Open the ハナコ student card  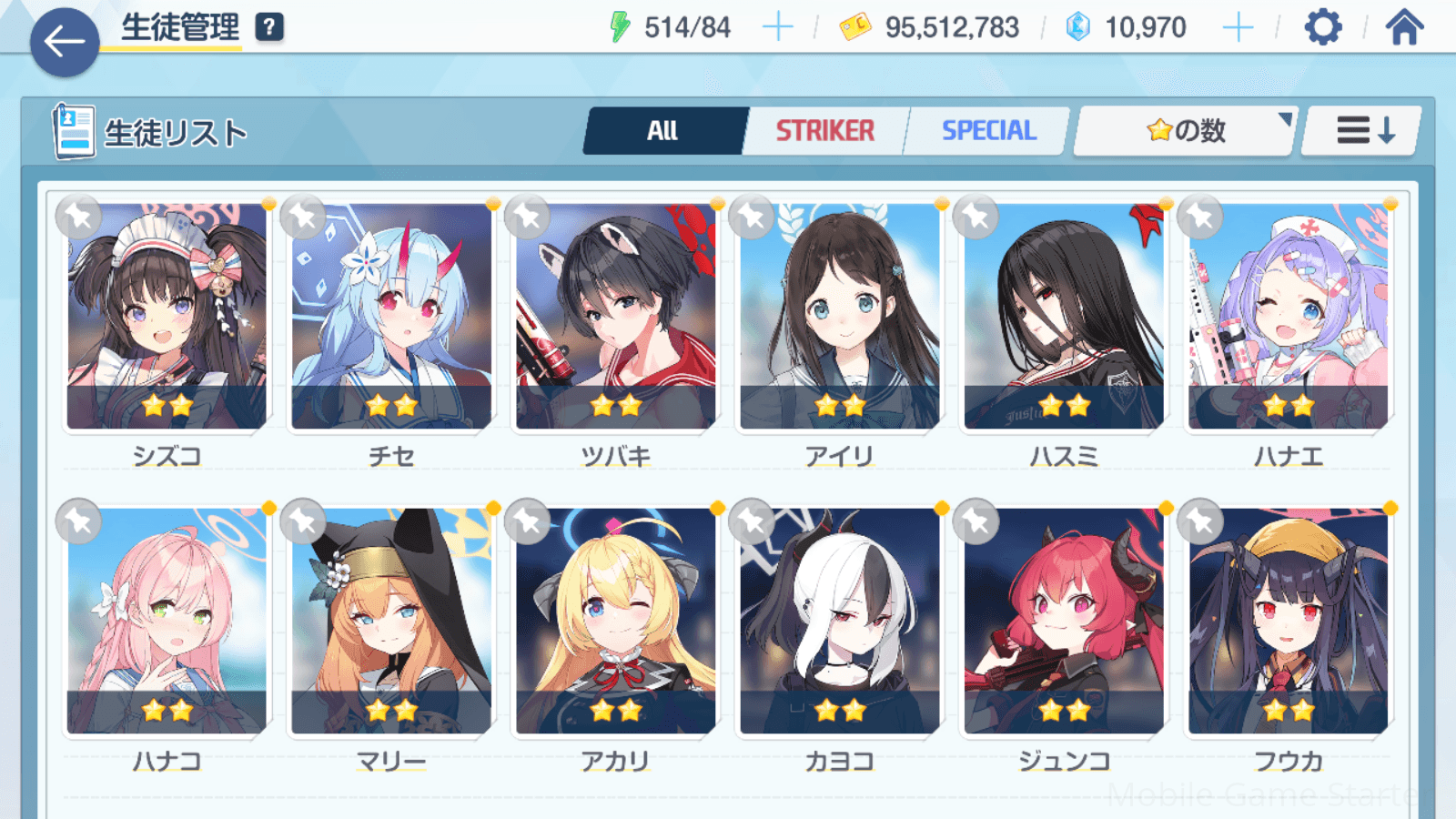167,621
